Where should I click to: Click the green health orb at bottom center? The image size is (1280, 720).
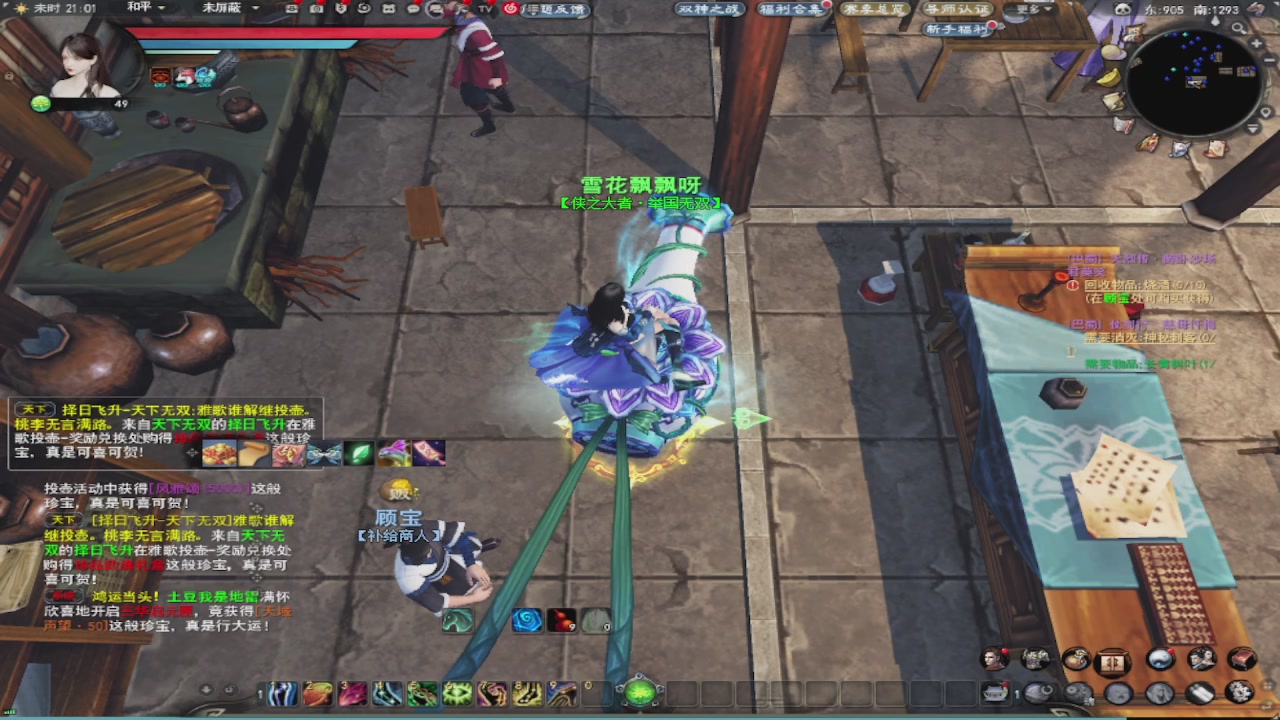coord(639,690)
